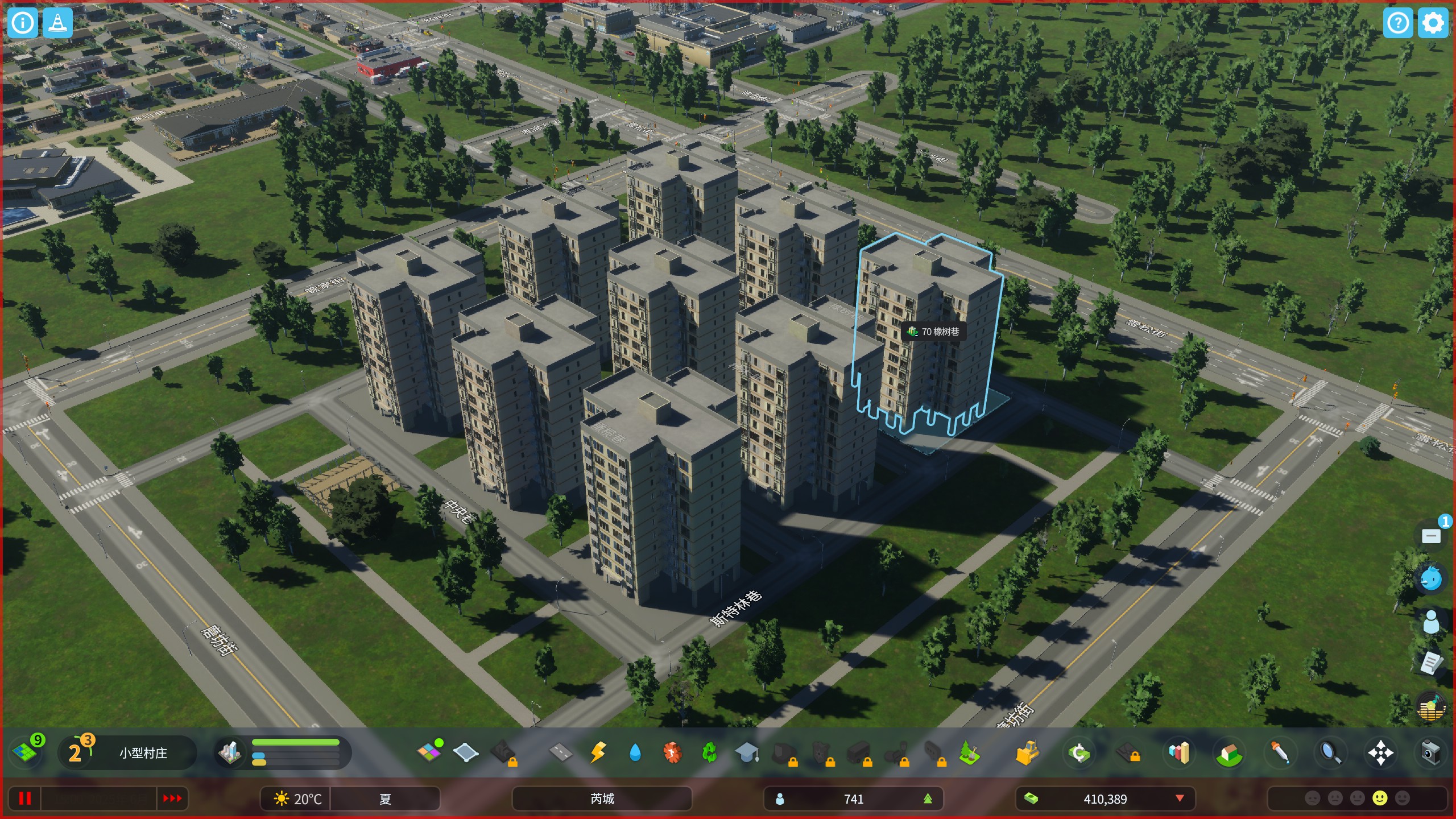This screenshot has height=819, width=1456.
Task: Toggle the red pause button
Action: (x=24, y=799)
